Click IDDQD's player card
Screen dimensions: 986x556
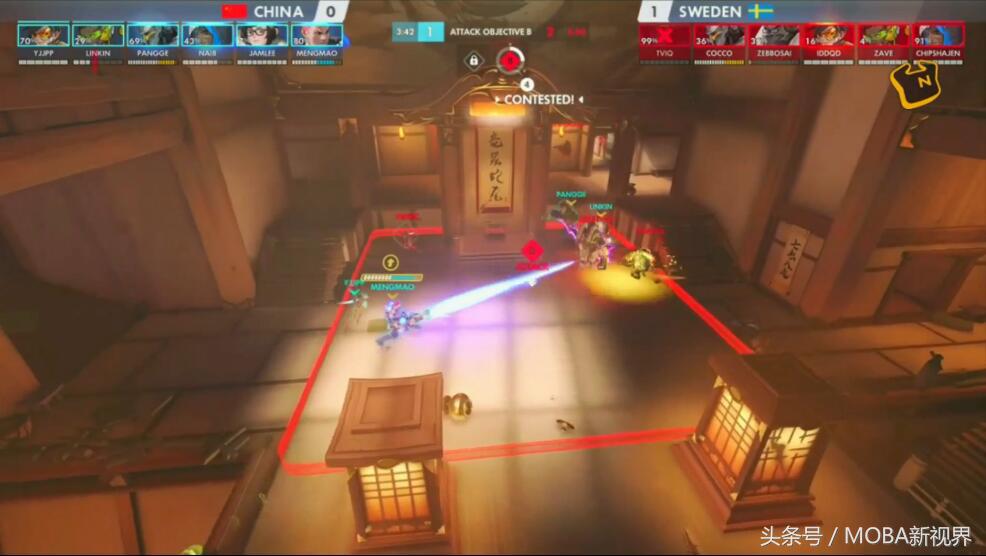[829, 36]
